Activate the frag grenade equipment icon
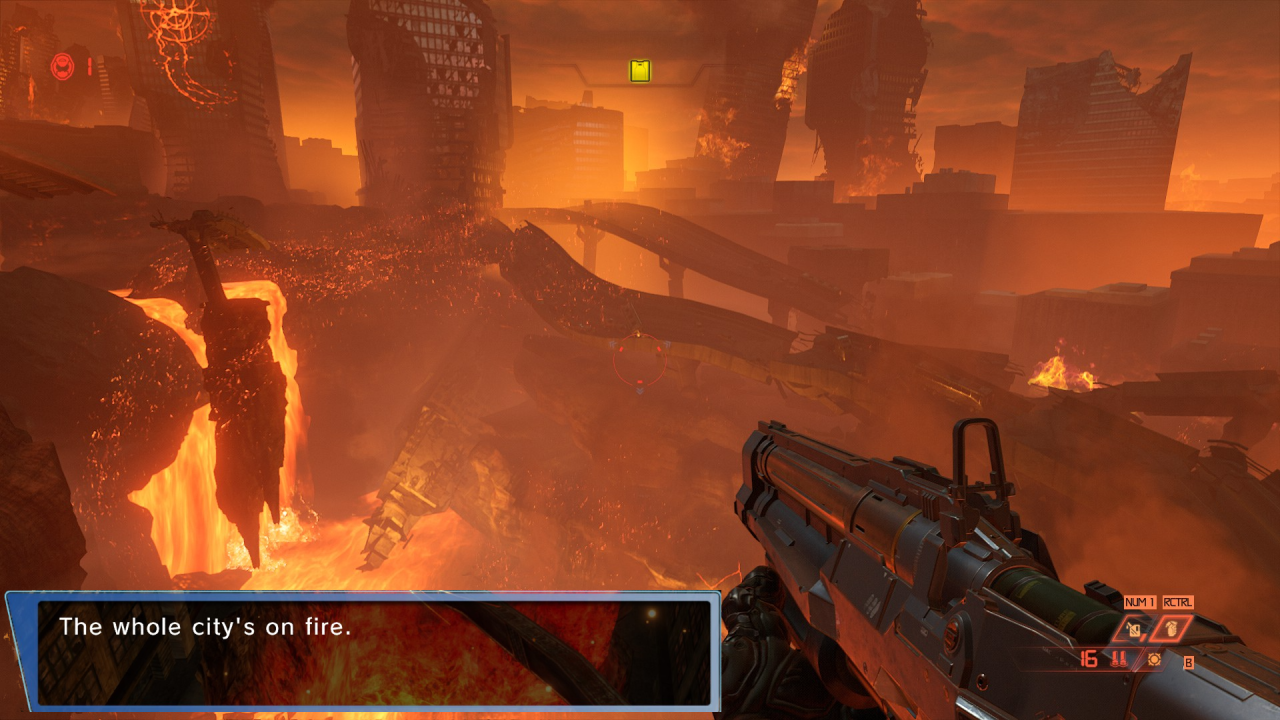The height and width of the screenshot is (720, 1280). pyautogui.click(x=1169, y=630)
